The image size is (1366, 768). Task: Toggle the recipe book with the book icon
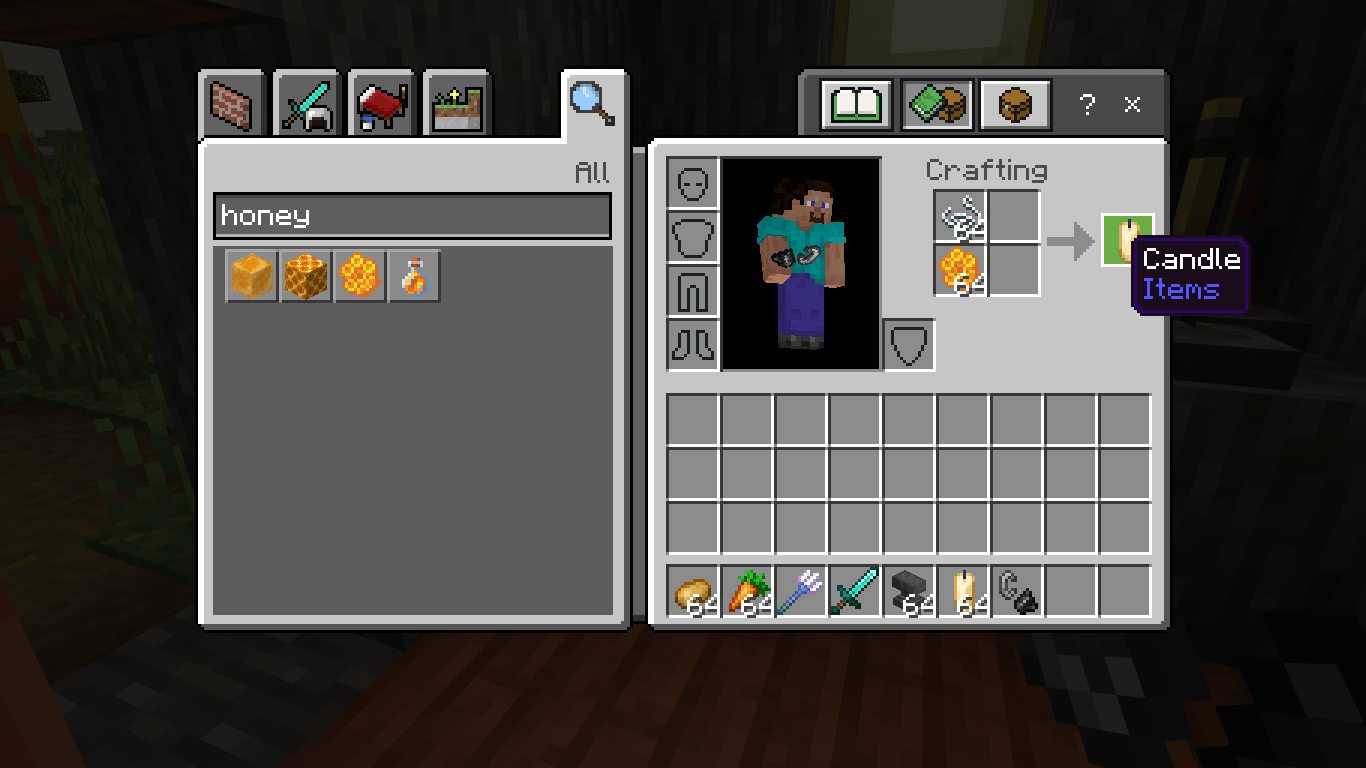click(x=855, y=103)
